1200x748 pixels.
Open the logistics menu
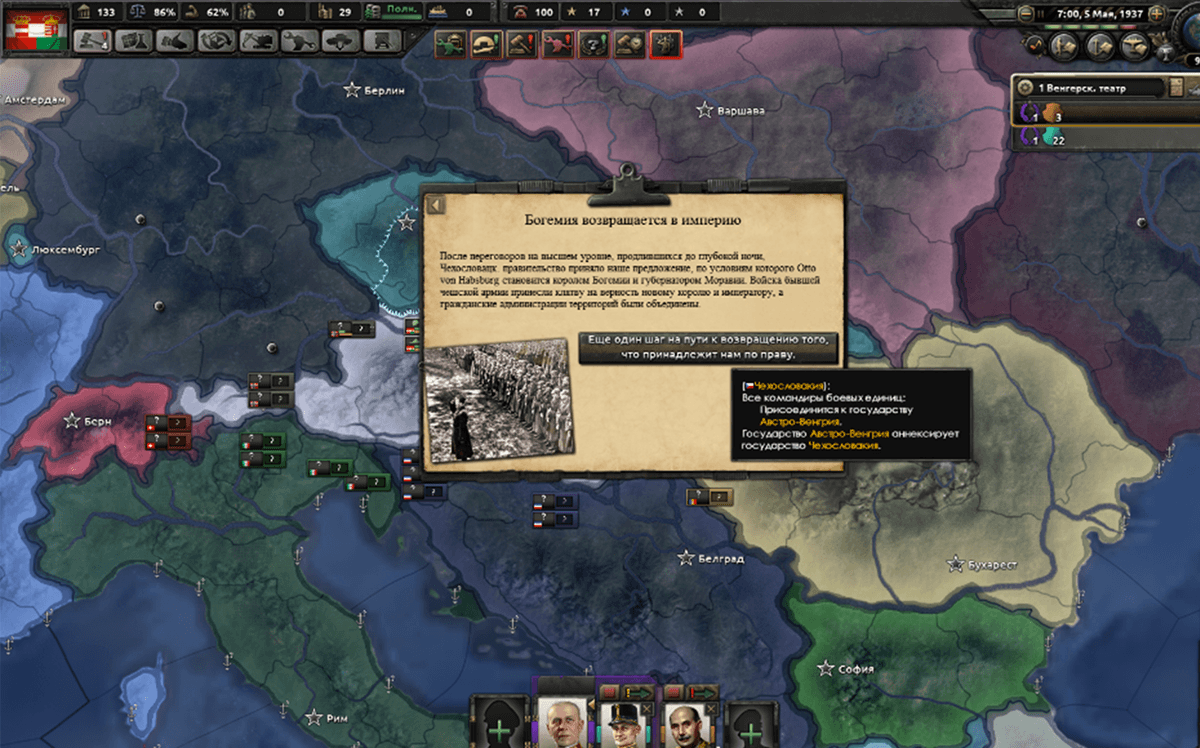tap(380, 42)
